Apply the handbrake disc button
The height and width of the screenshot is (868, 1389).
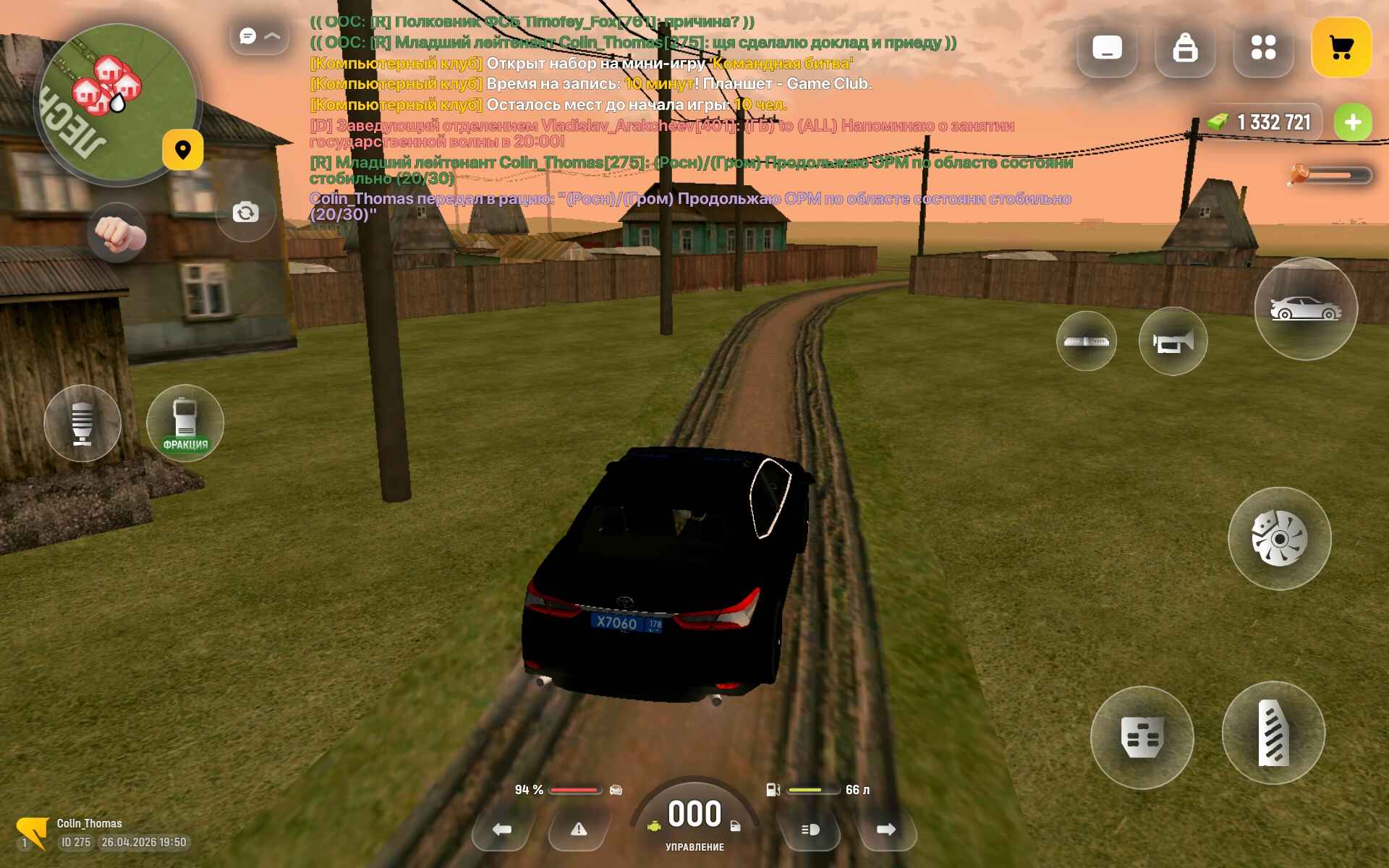tap(1279, 539)
